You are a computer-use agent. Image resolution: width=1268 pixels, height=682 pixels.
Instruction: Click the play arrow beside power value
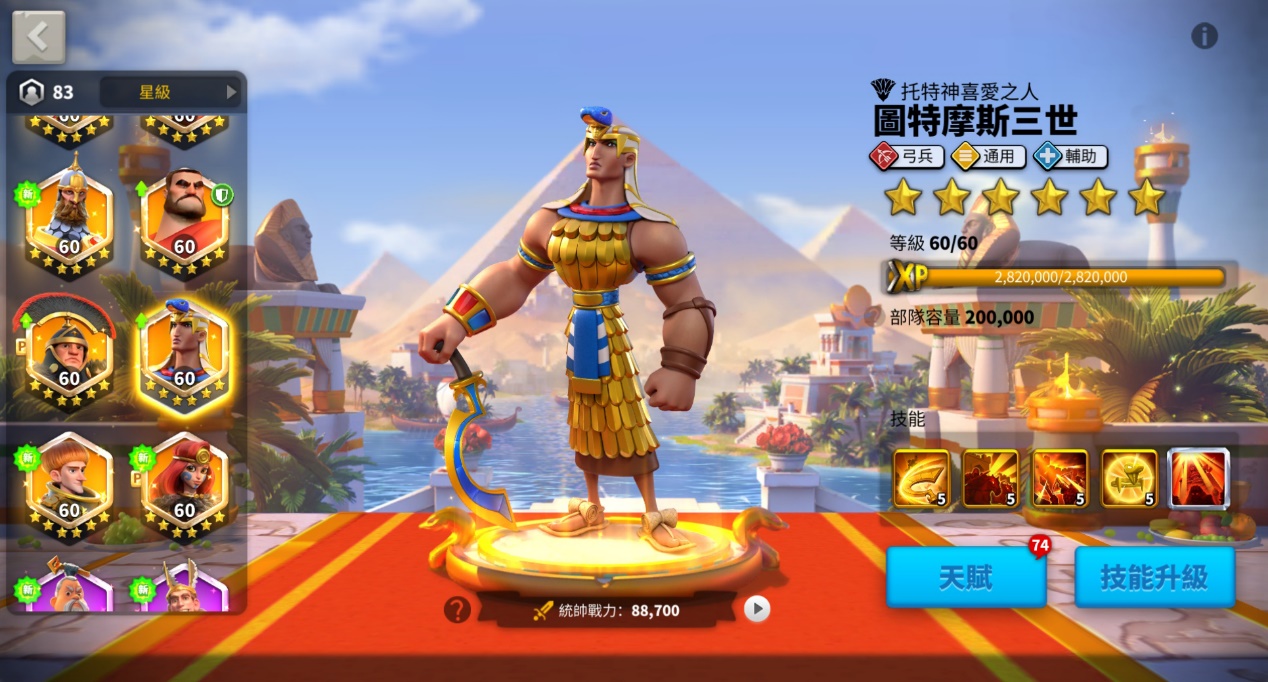click(x=757, y=609)
